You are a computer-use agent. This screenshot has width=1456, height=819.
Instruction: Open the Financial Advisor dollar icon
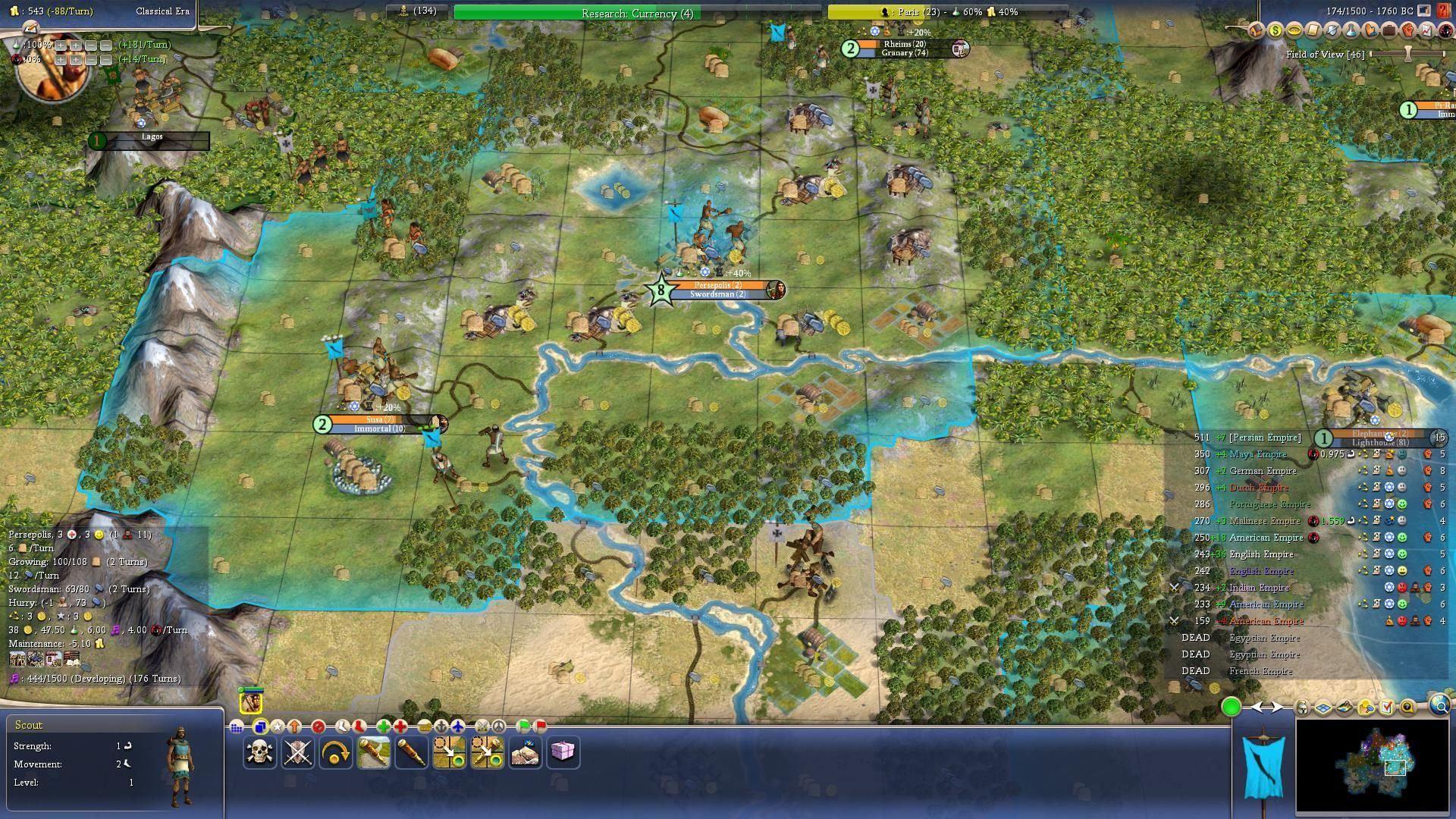[x=1275, y=30]
